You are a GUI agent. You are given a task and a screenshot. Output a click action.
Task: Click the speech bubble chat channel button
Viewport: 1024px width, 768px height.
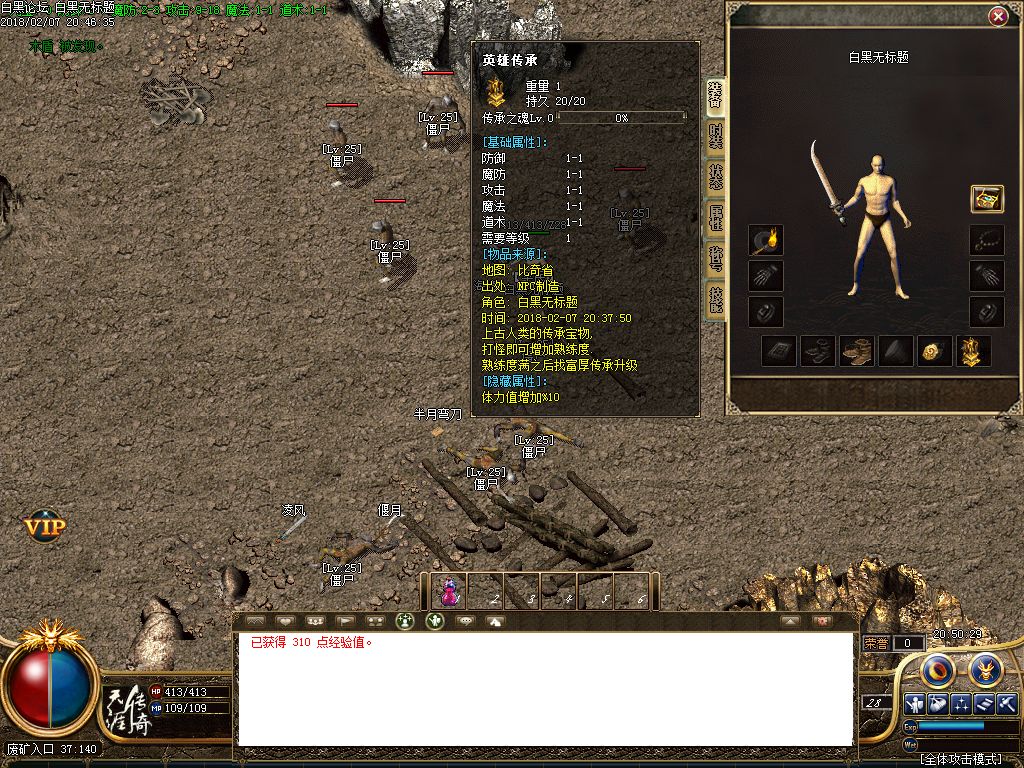click(465, 621)
